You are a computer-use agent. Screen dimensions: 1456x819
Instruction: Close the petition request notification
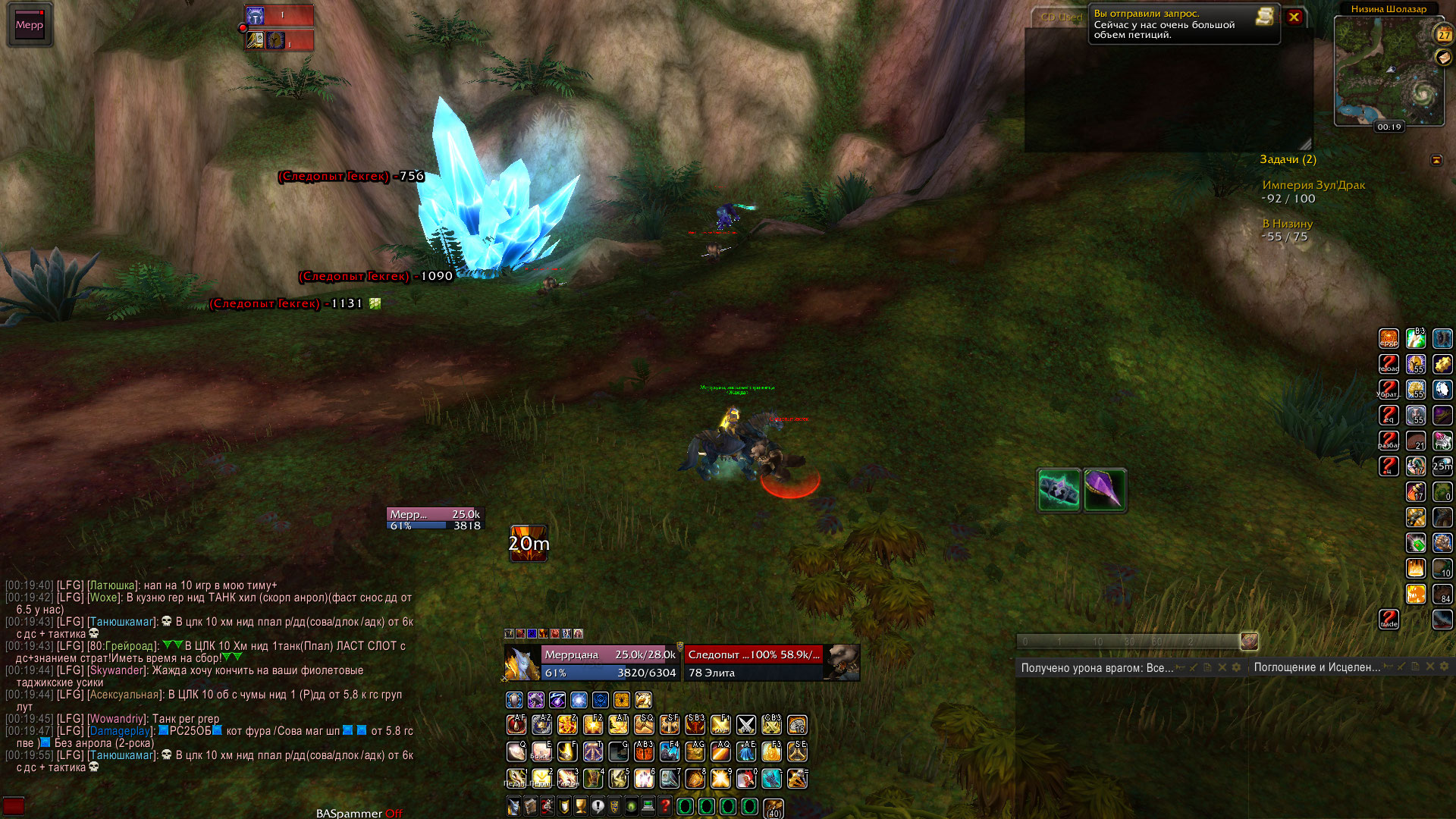tap(1294, 17)
